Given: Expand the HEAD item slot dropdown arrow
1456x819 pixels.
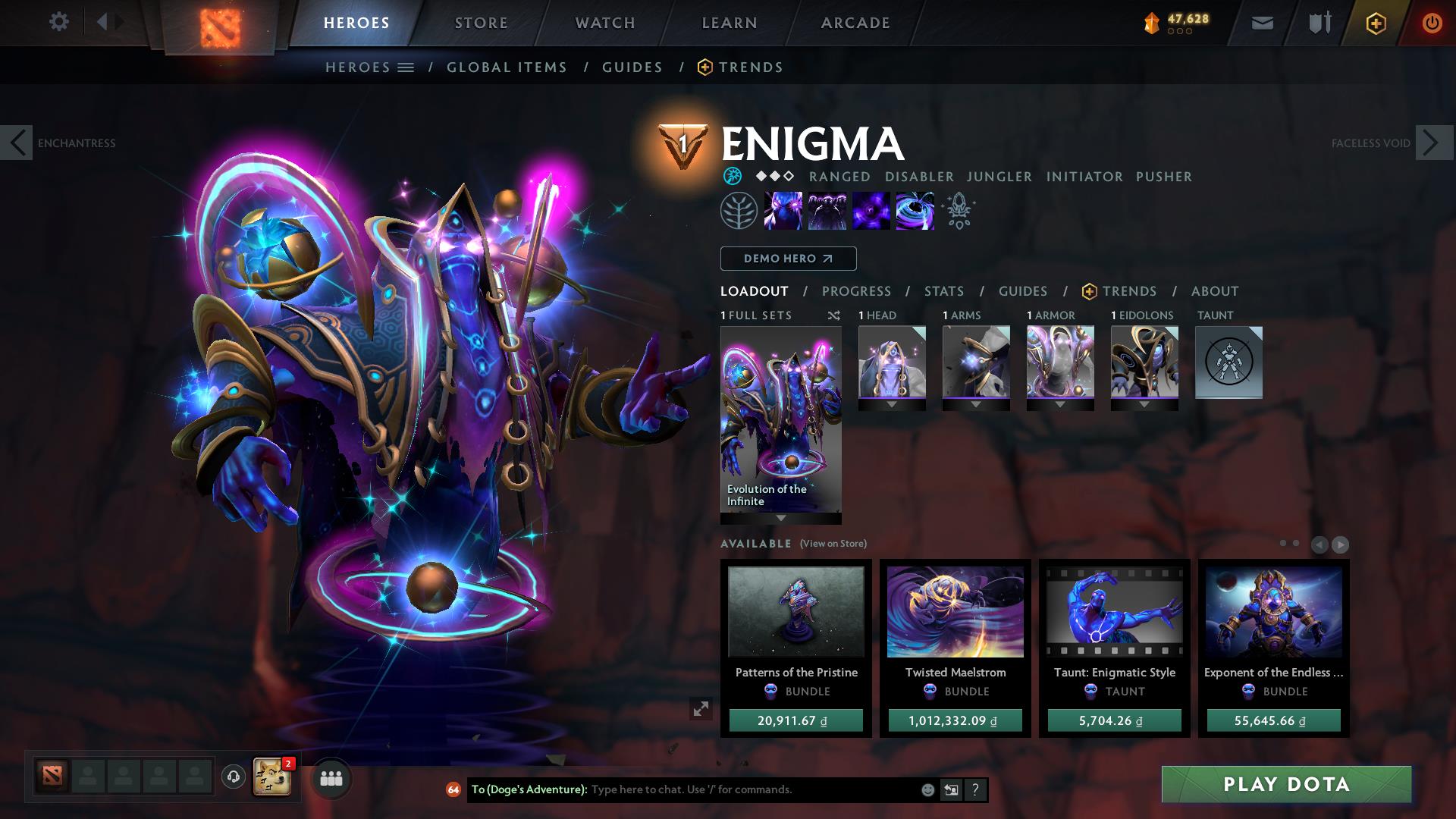Looking at the screenshot, I should pos(891,404).
